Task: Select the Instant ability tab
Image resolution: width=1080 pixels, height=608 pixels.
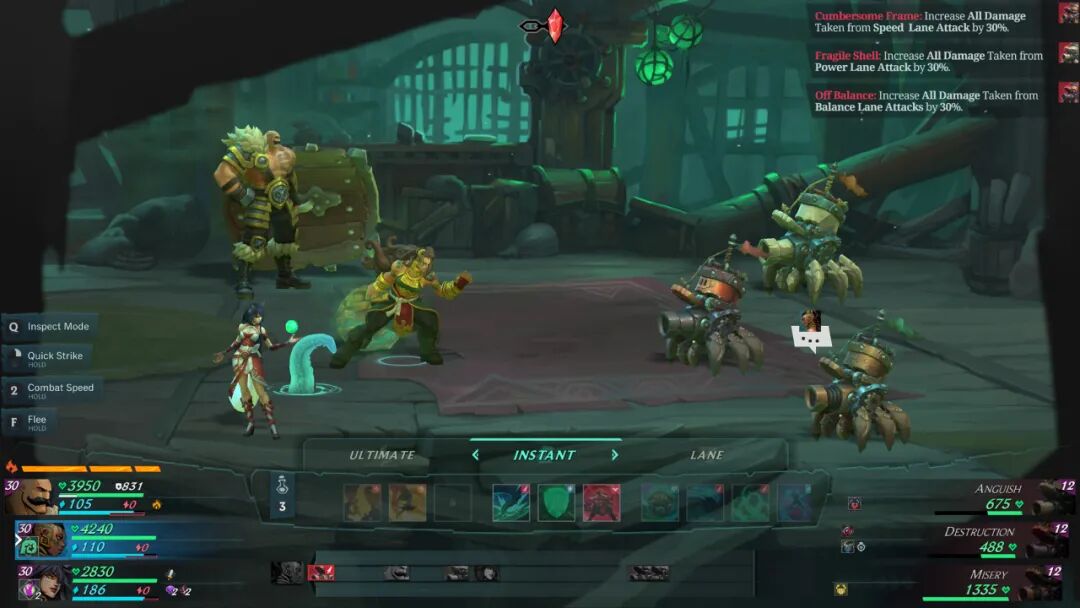Action: point(544,455)
